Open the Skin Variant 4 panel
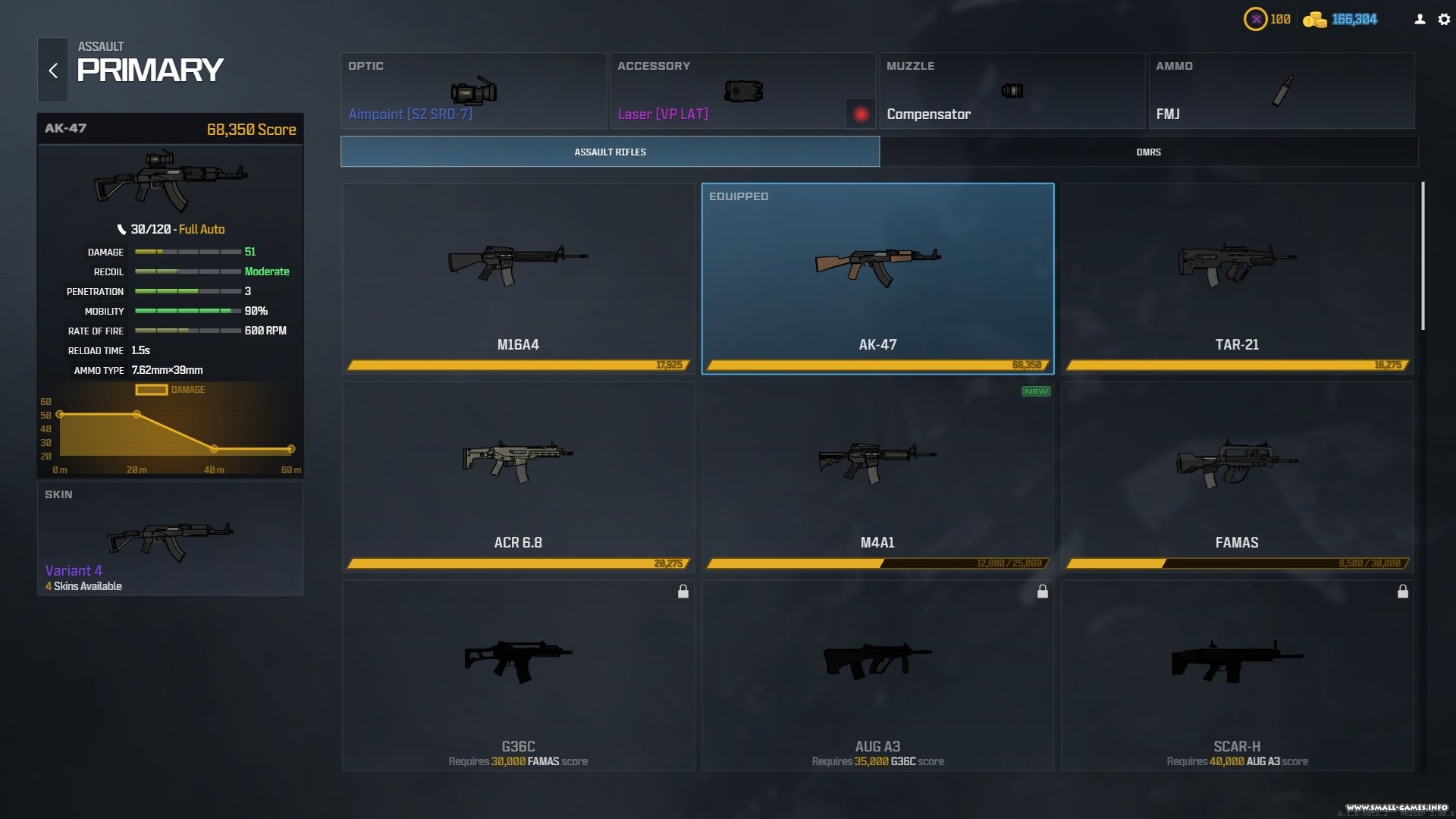The height and width of the screenshot is (819, 1456). [170, 539]
